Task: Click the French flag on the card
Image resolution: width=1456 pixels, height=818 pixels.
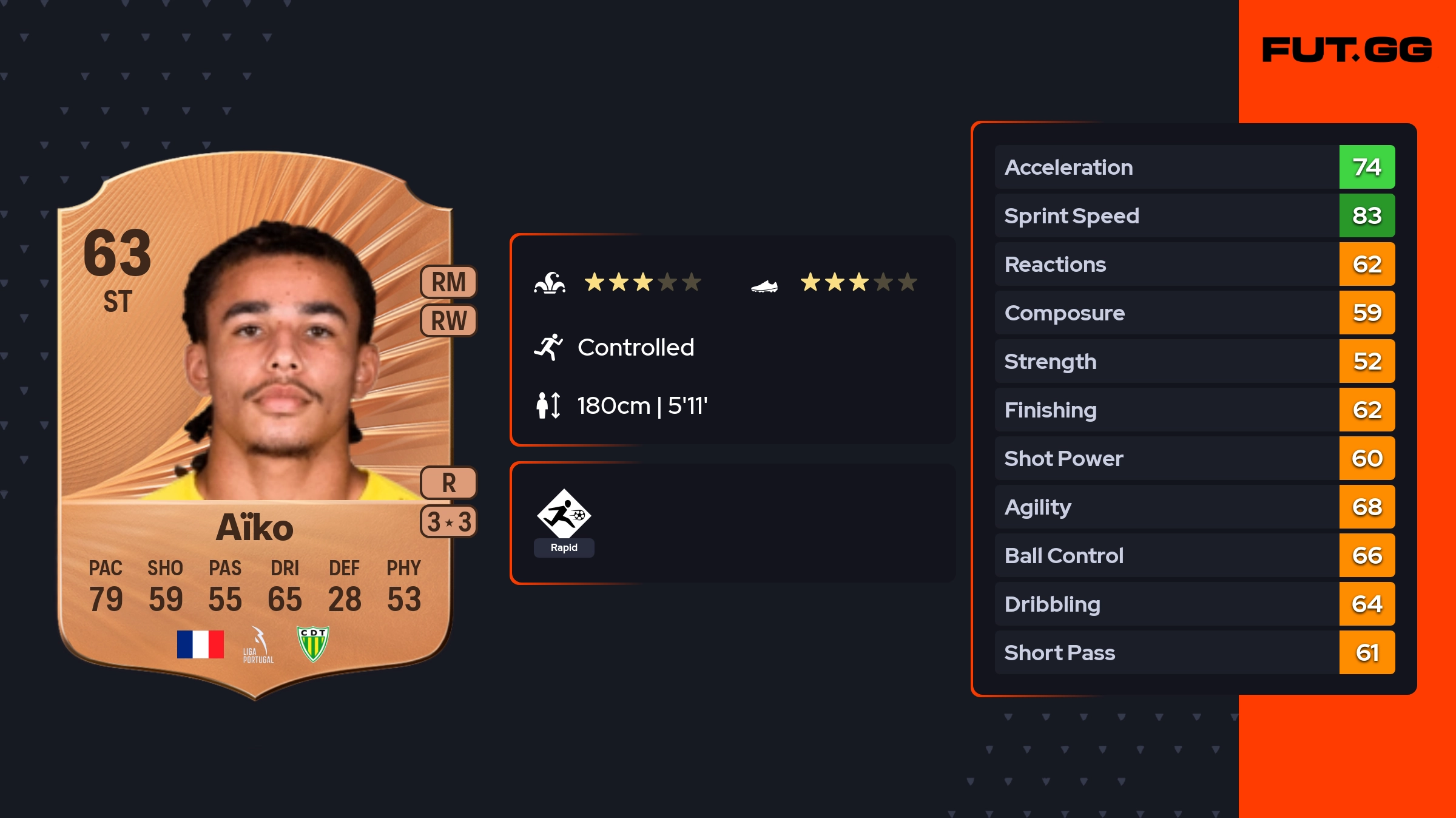Action: tap(200, 644)
